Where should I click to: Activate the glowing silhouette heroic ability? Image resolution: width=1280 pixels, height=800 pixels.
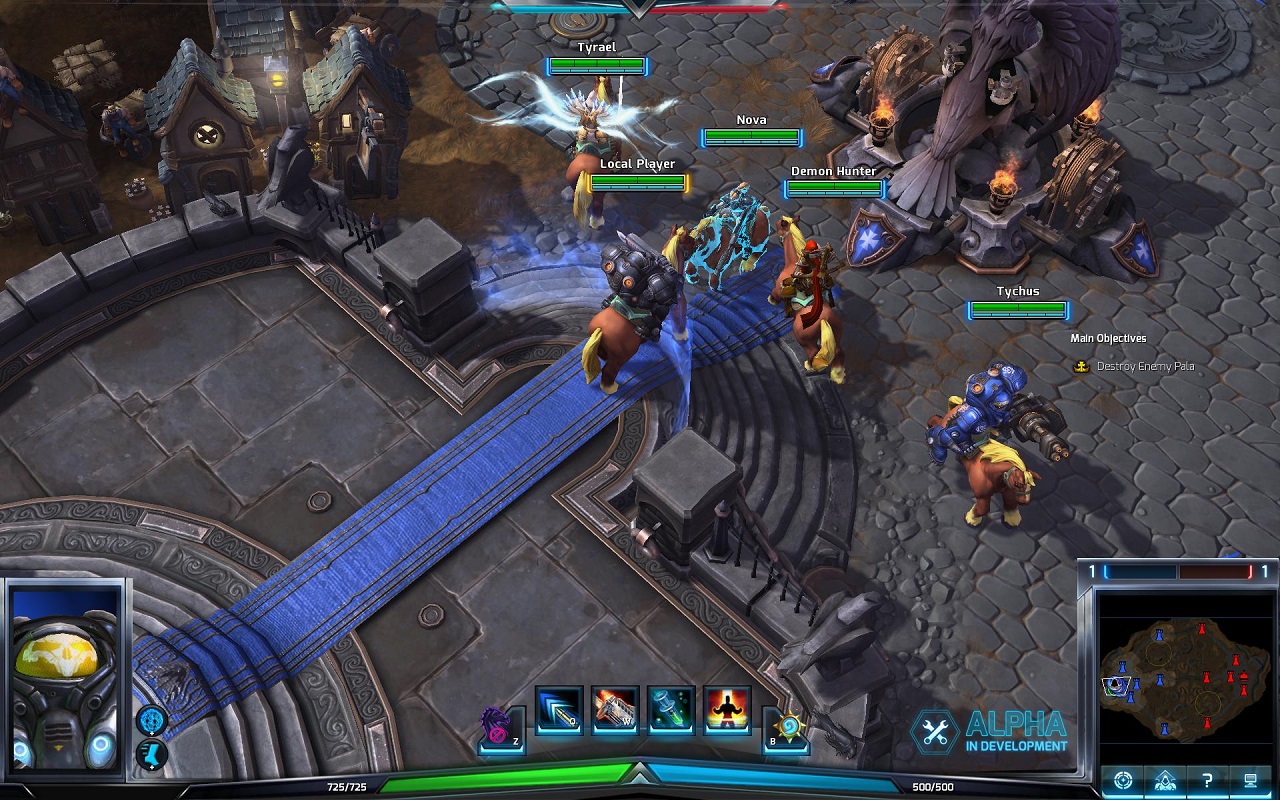(727, 710)
